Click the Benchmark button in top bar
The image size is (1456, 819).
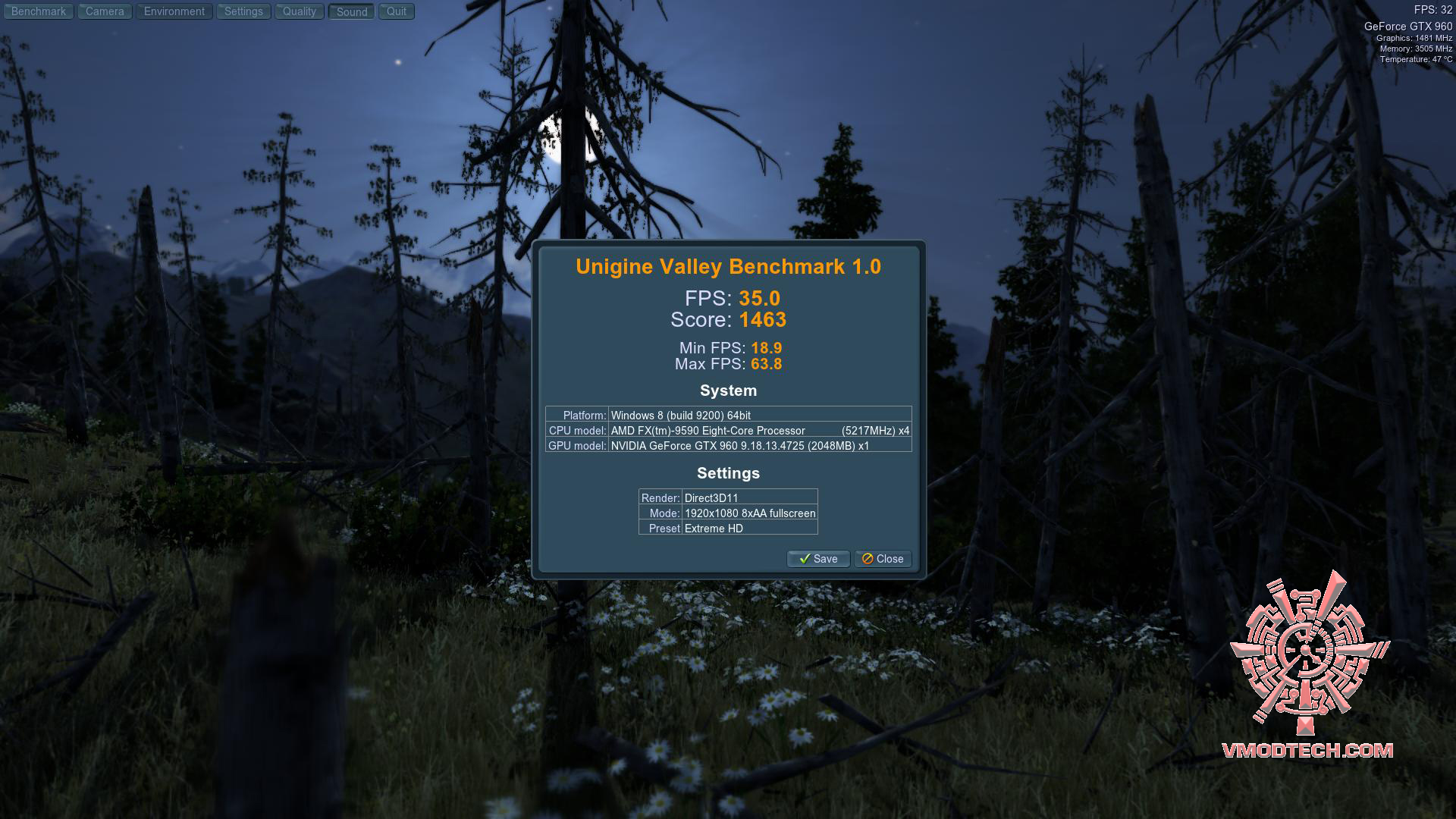pyautogui.click(x=39, y=11)
